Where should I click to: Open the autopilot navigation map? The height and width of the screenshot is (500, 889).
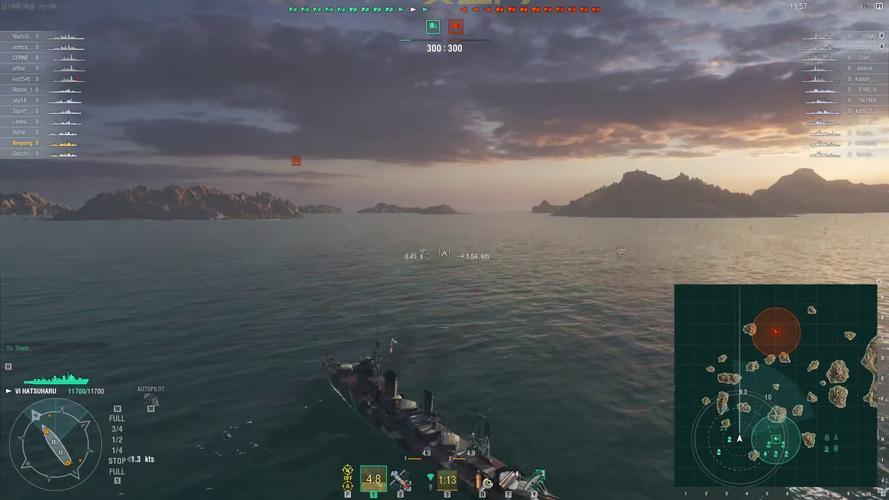[x=151, y=402]
